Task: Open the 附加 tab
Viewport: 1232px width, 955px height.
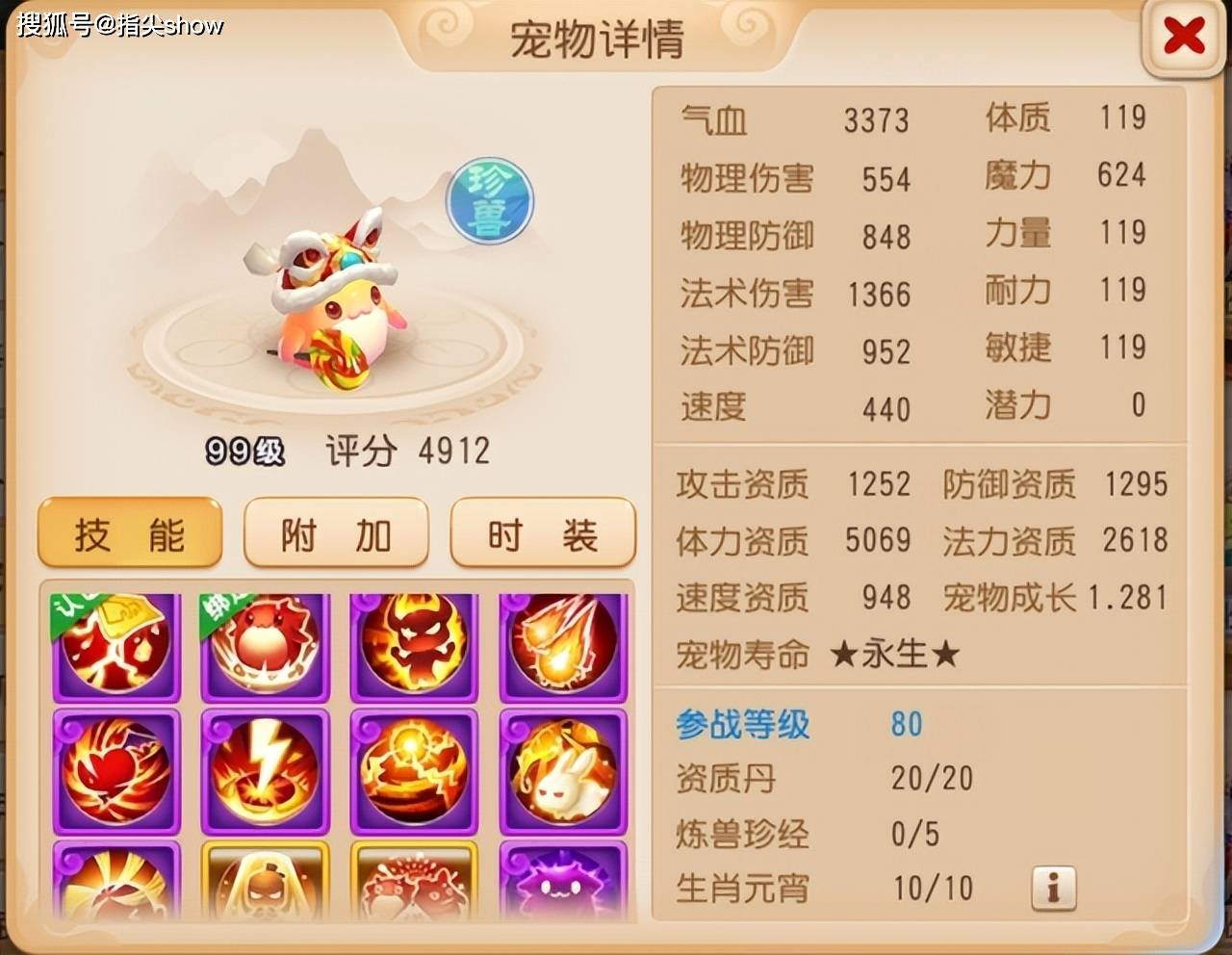Action: (336, 534)
